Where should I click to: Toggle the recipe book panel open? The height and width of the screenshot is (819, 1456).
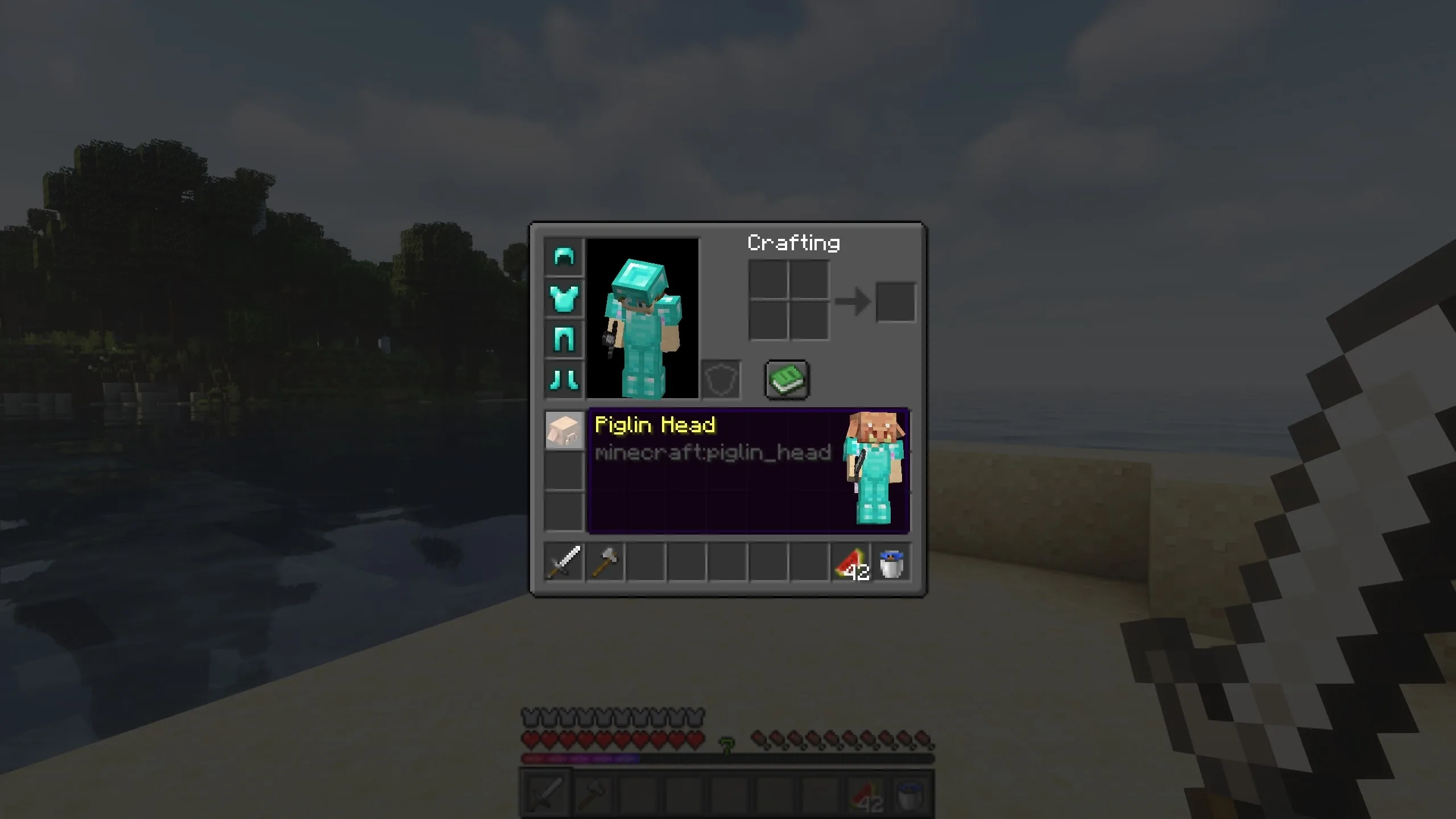(x=787, y=380)
